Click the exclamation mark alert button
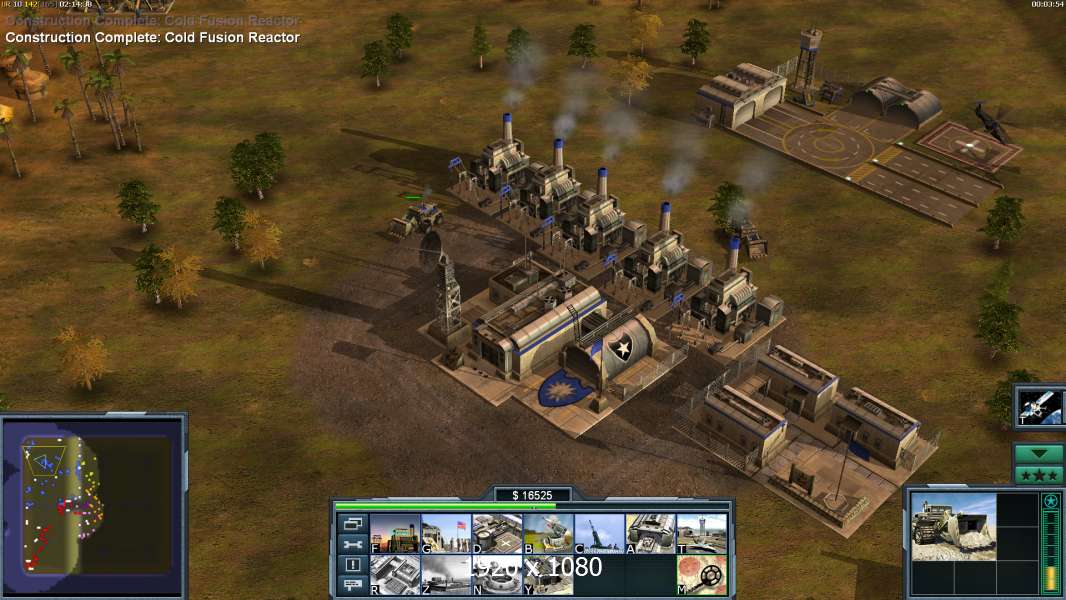Screen dimensions: 1066x600 point(352,565)
